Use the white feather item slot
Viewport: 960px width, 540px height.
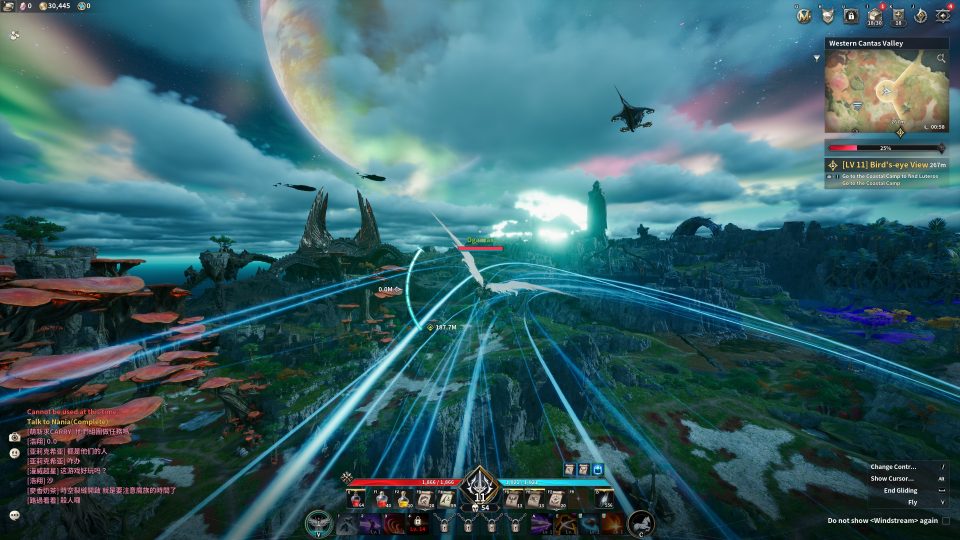click(x=603, y=499)
